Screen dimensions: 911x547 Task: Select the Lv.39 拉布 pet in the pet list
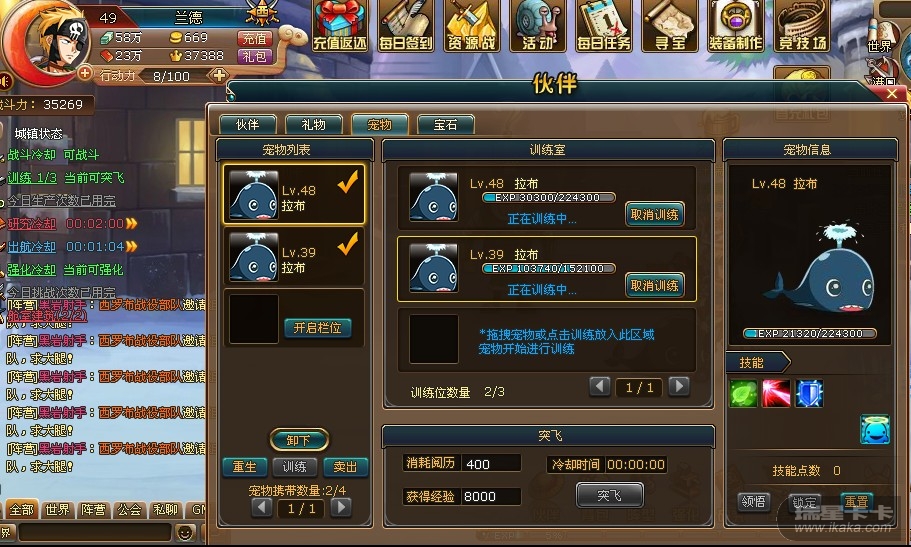[294, 257]
